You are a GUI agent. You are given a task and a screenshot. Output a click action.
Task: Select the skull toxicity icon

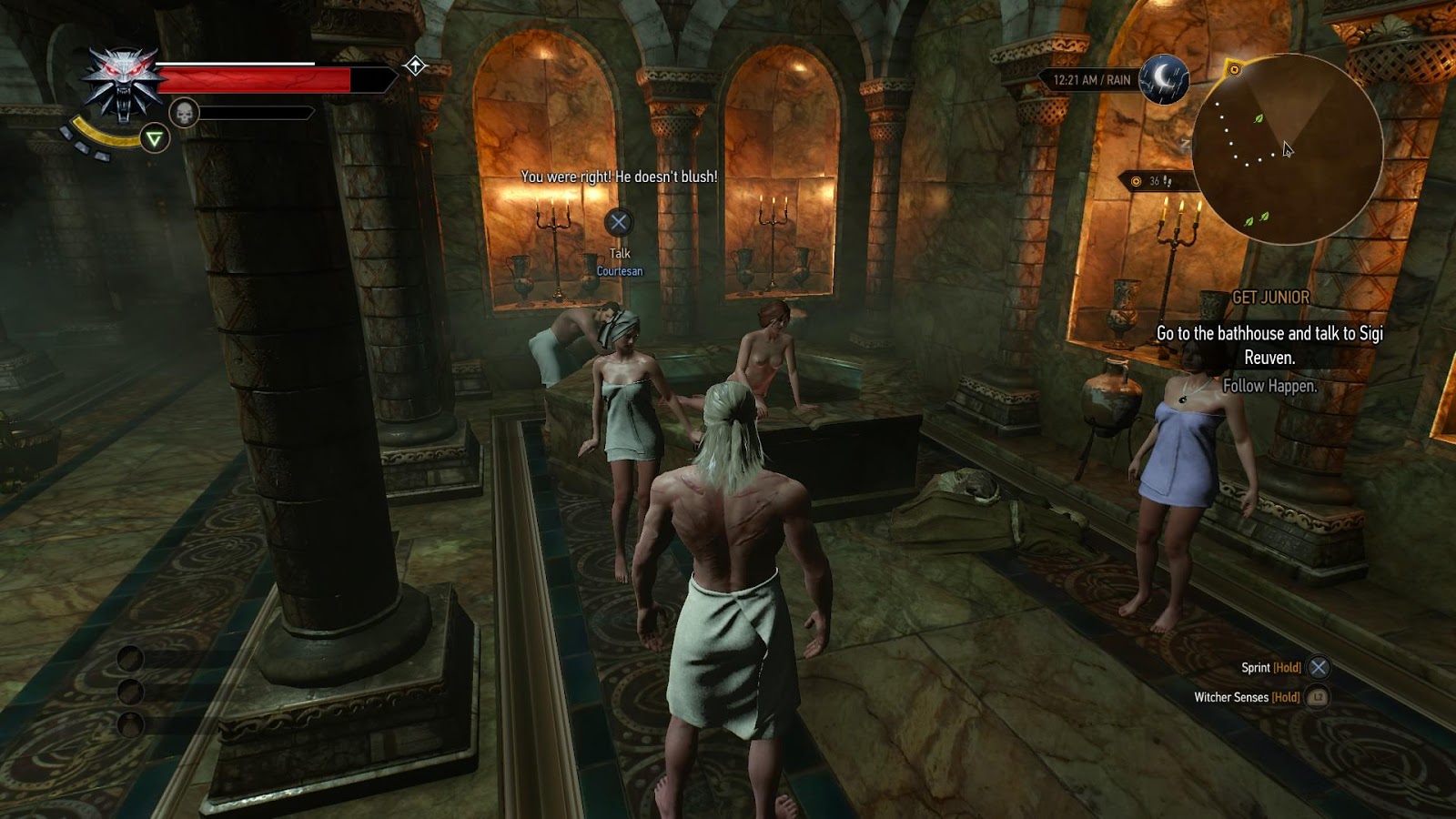pyautogui.click(x=184, y=113)
